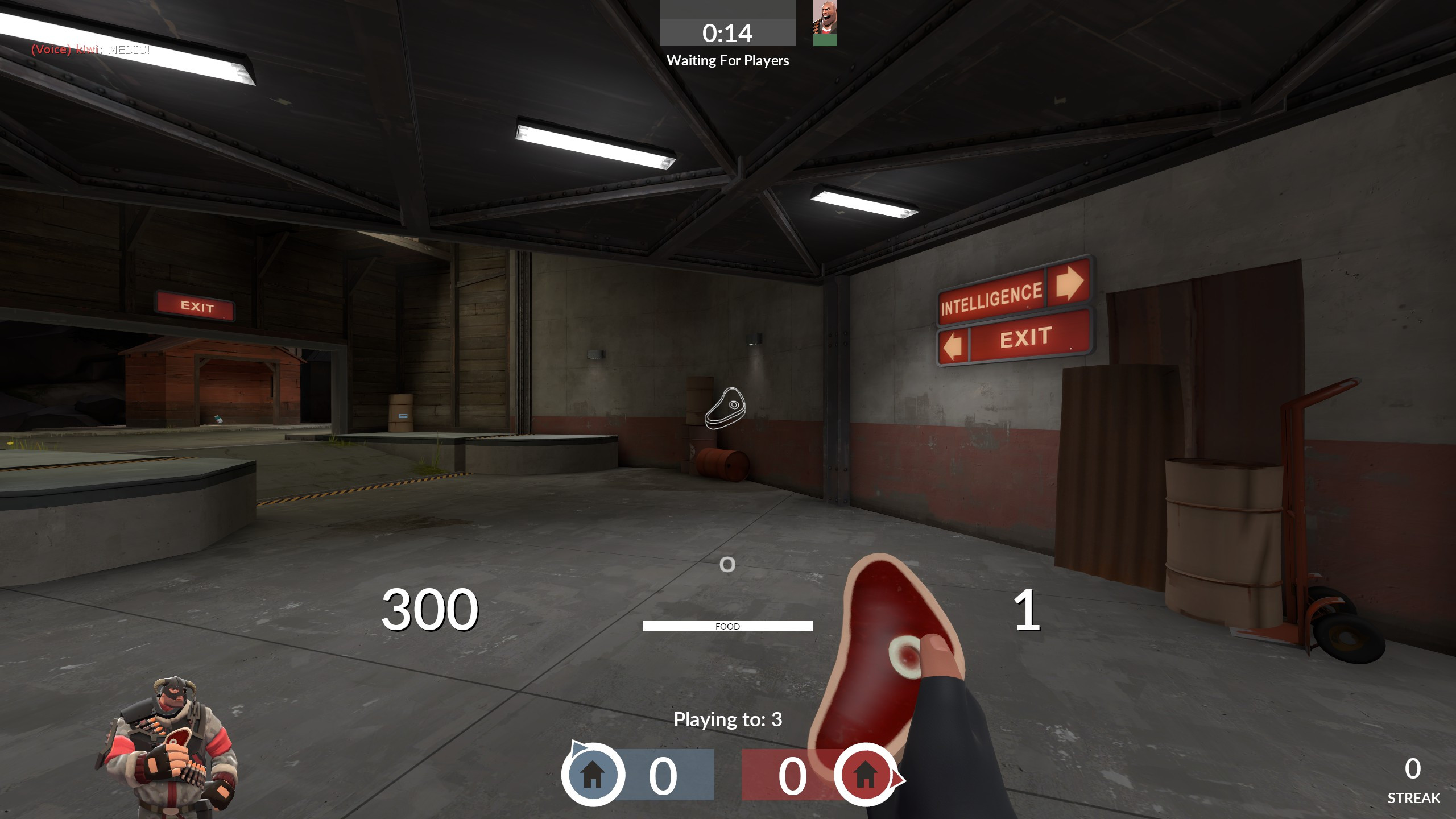
Task: Click the Waiting For Players label
Action: point(728,60)
